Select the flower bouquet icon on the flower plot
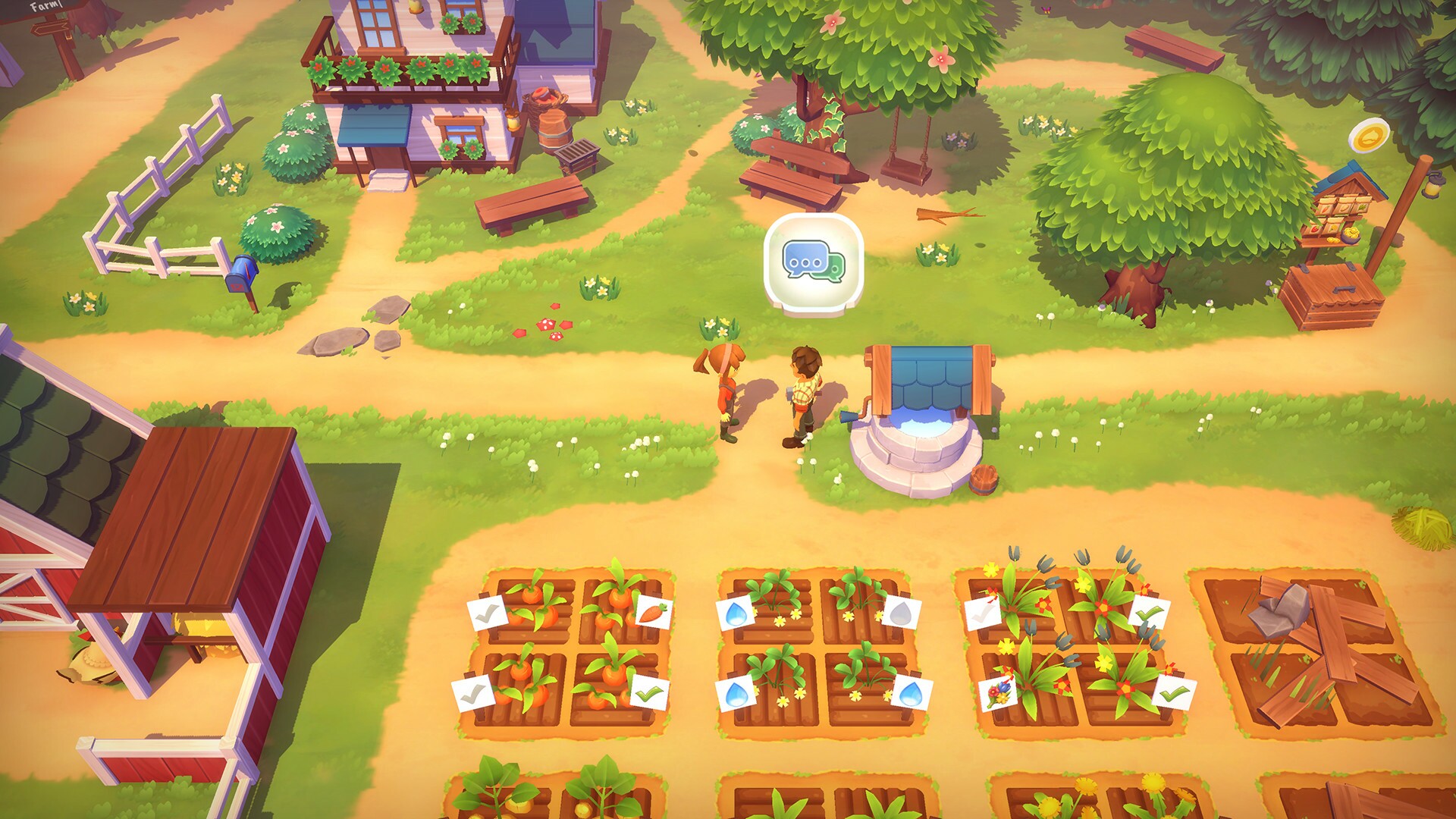The width and height of the screenshot is (1456, 819). point(998,695)
